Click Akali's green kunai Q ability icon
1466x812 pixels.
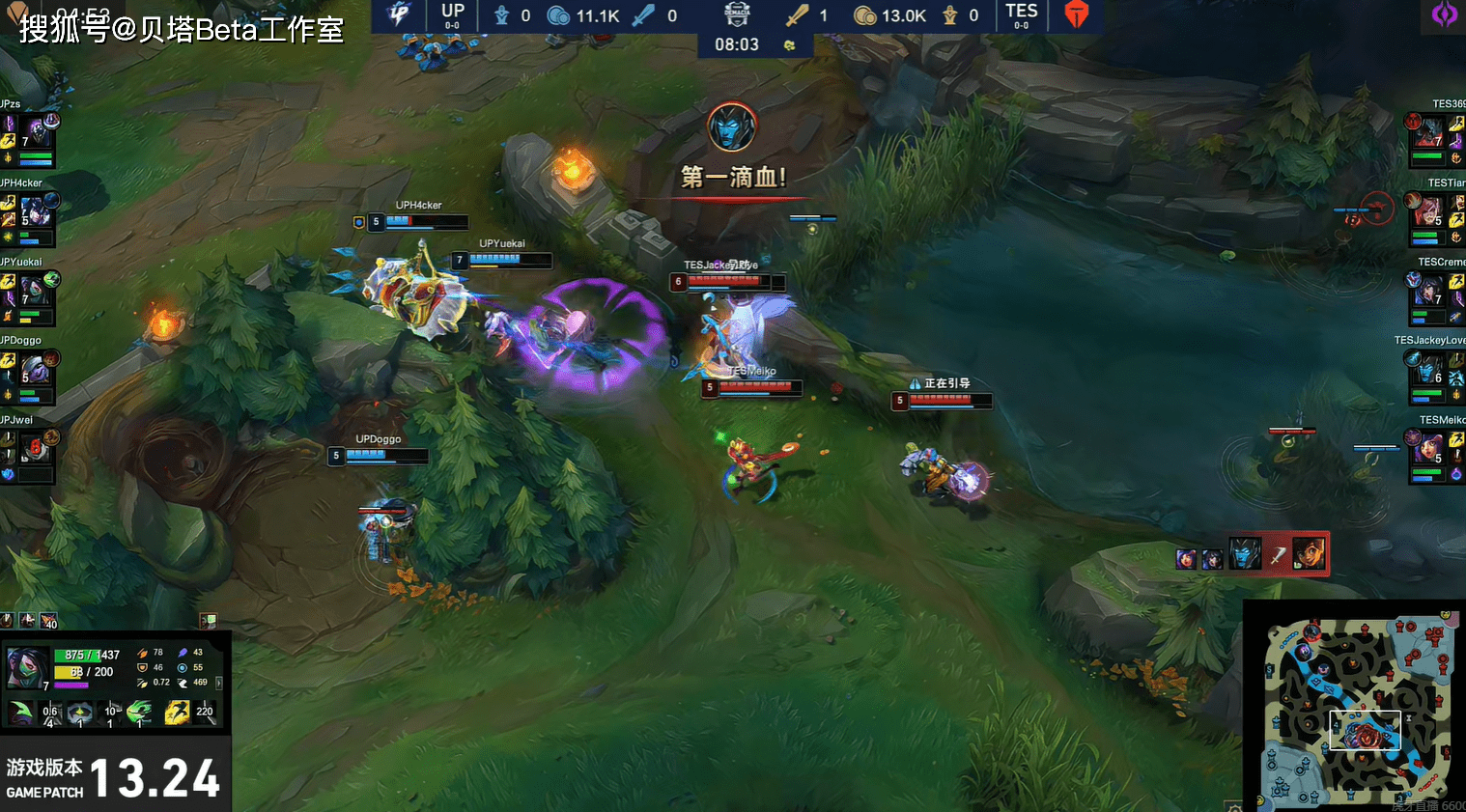[19, 714]
